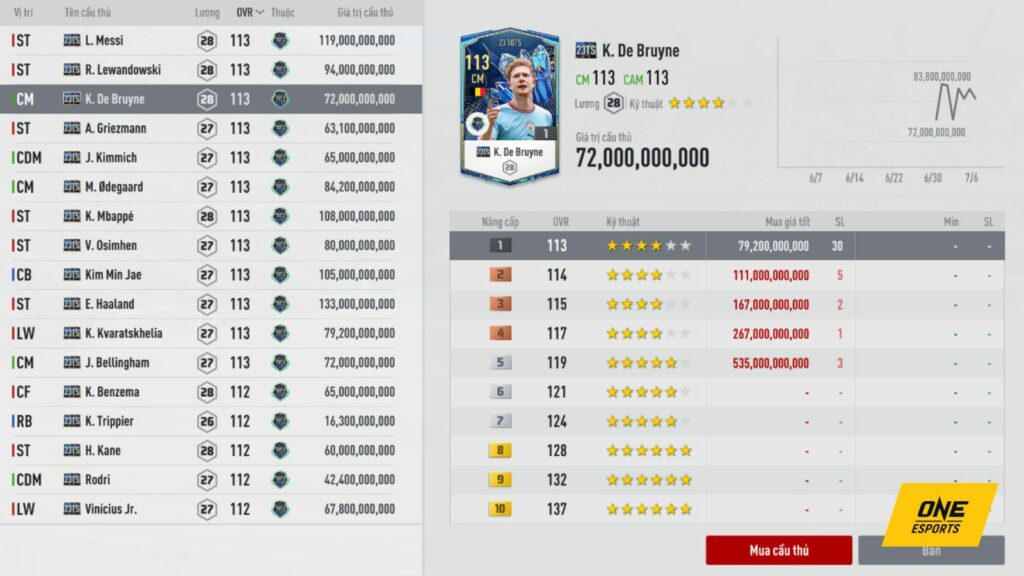Click the Lương column header
Screen dimensions: 1024x576
pos(207,13)
